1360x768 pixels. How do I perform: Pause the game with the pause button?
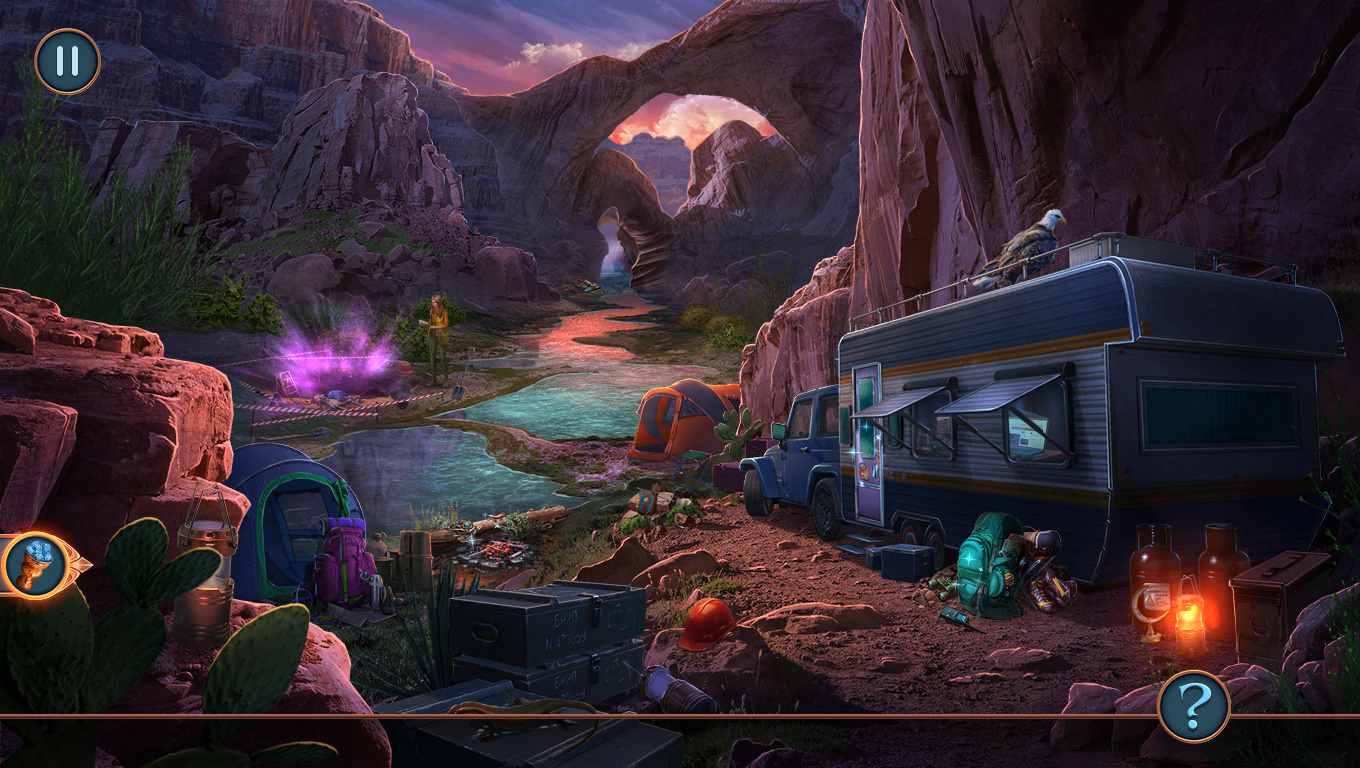pyautogui.click(x=67, y=62)
